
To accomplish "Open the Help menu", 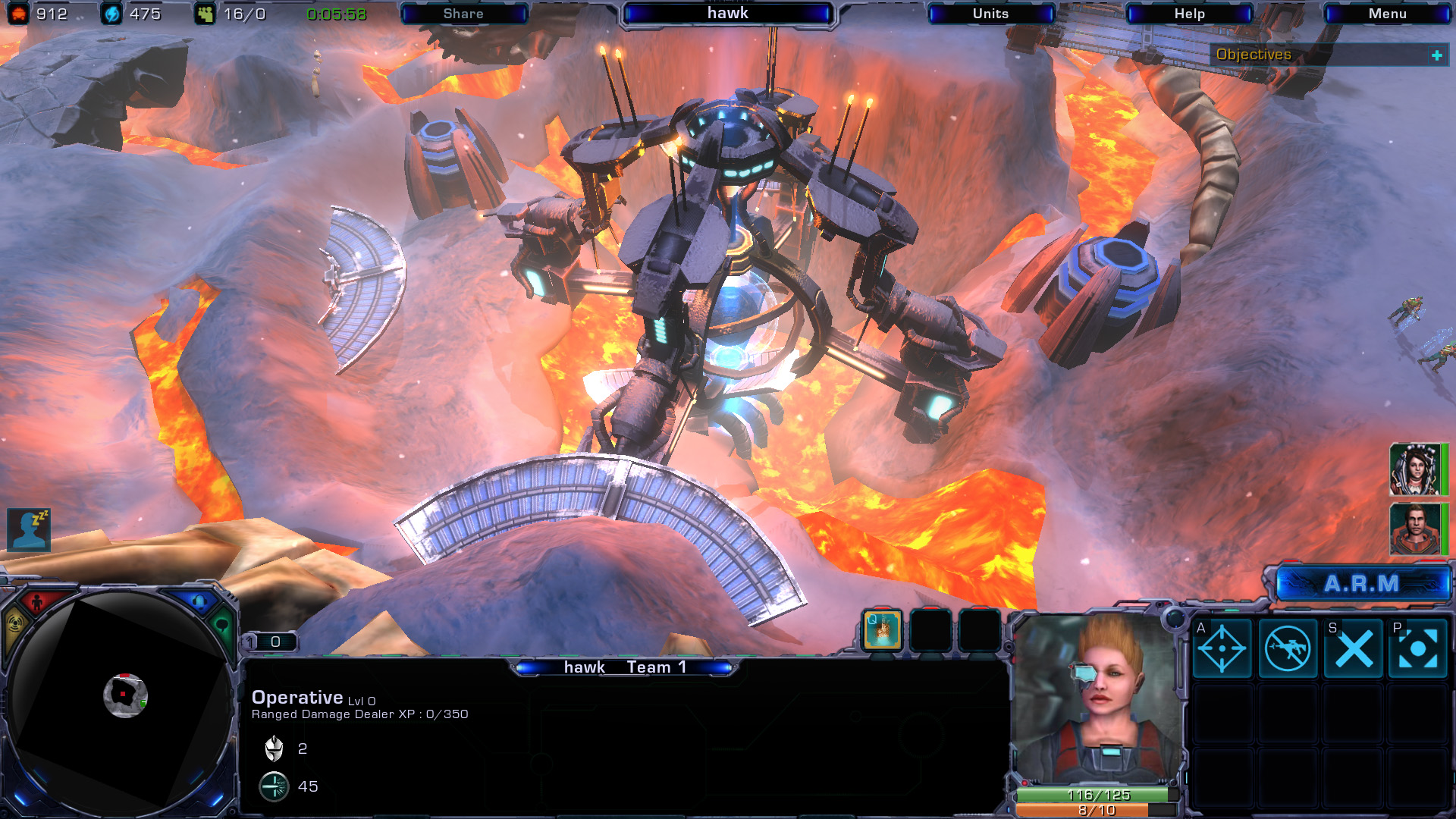I will (1189, 14).
